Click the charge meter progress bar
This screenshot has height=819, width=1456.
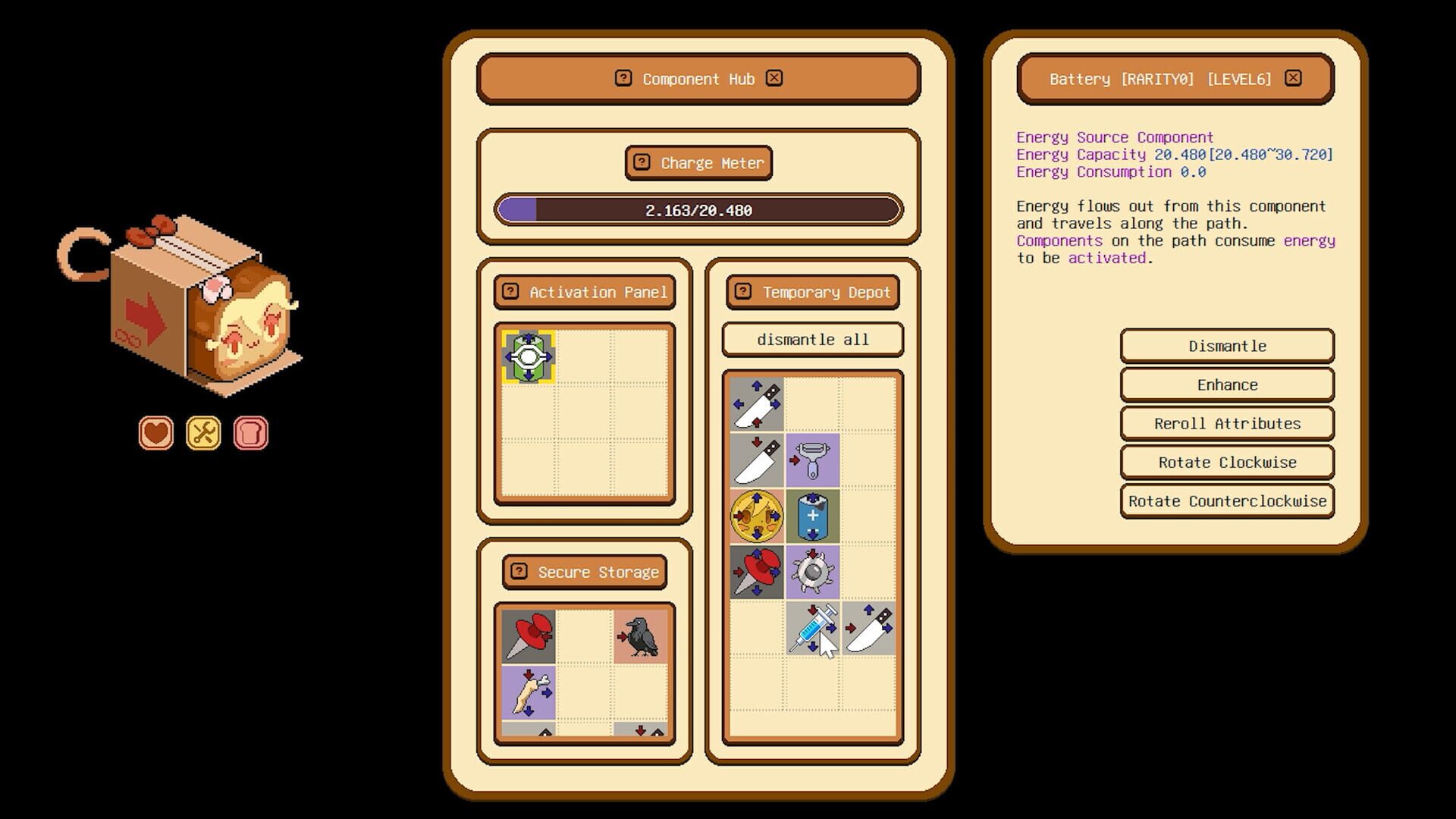coord(698,211)
